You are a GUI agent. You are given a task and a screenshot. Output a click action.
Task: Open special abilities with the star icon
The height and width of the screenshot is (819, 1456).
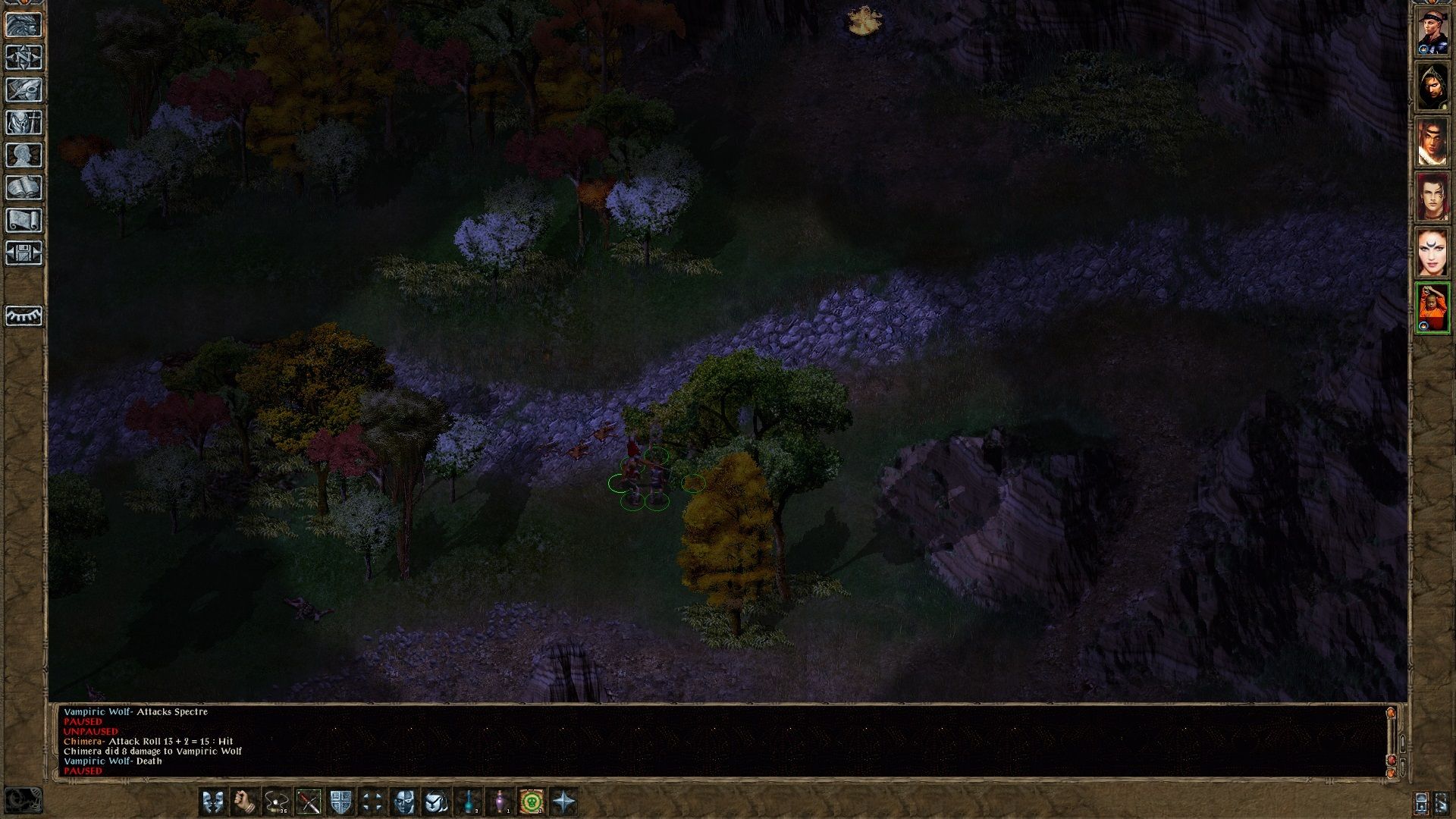[563, 802]
